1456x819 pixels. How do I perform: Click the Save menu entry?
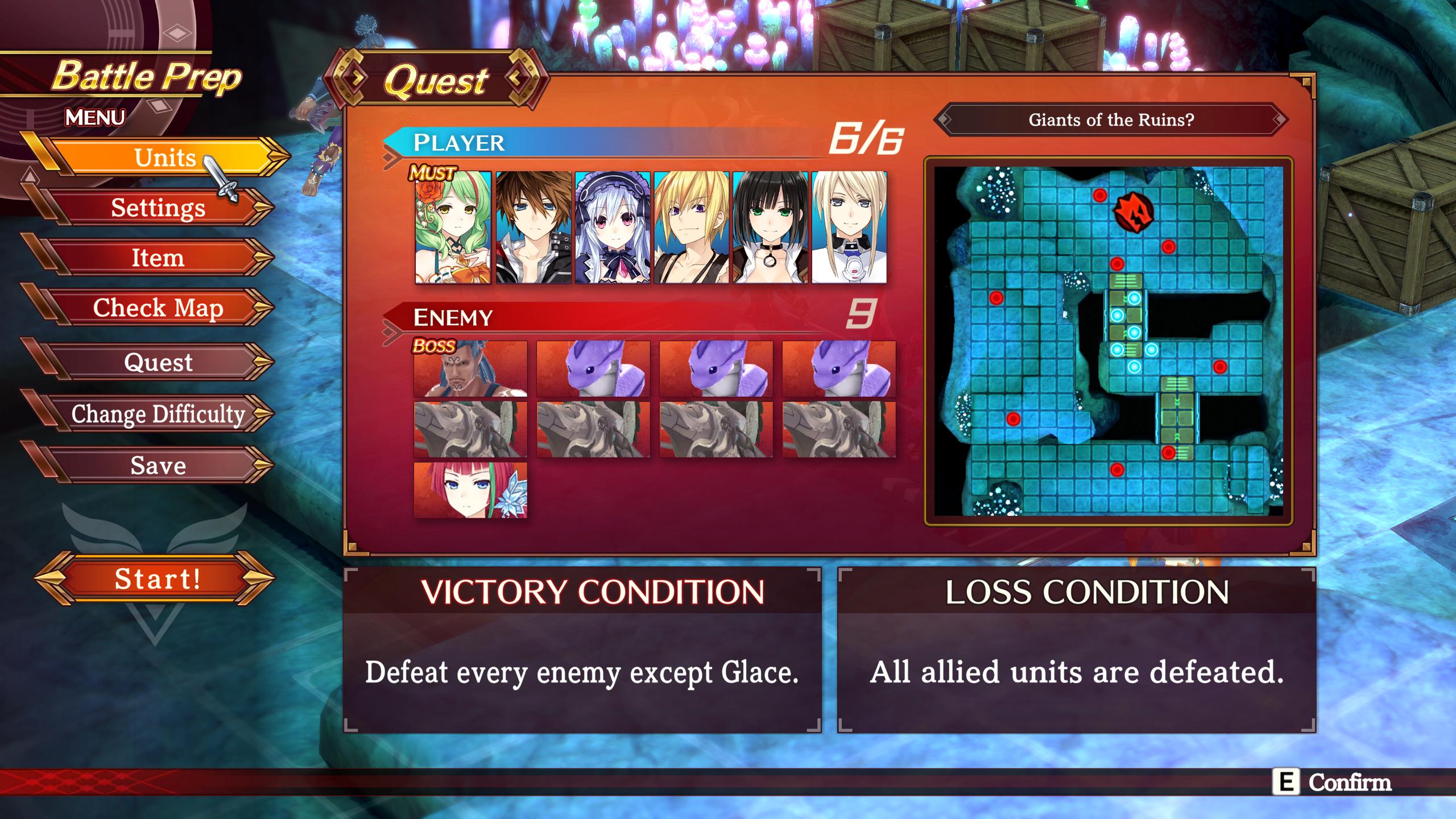158,465
